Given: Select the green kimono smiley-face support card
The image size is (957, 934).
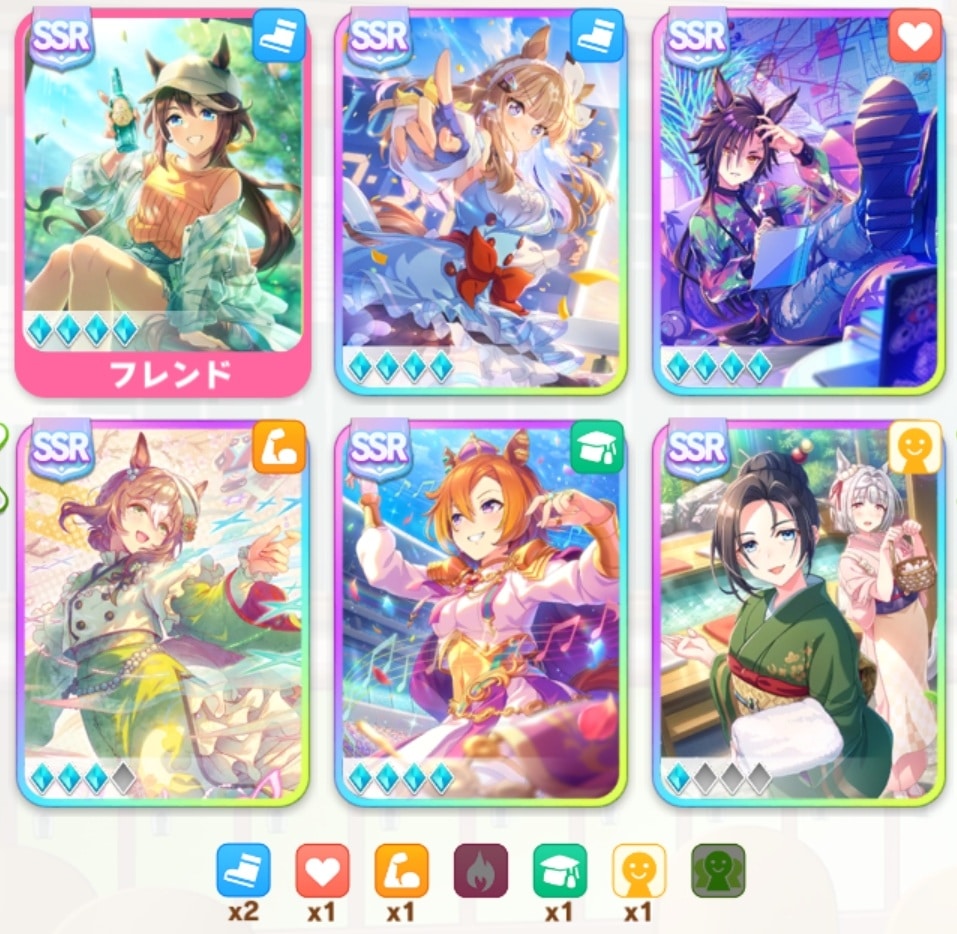Looking at the screenshot, I should pos(799,610).
